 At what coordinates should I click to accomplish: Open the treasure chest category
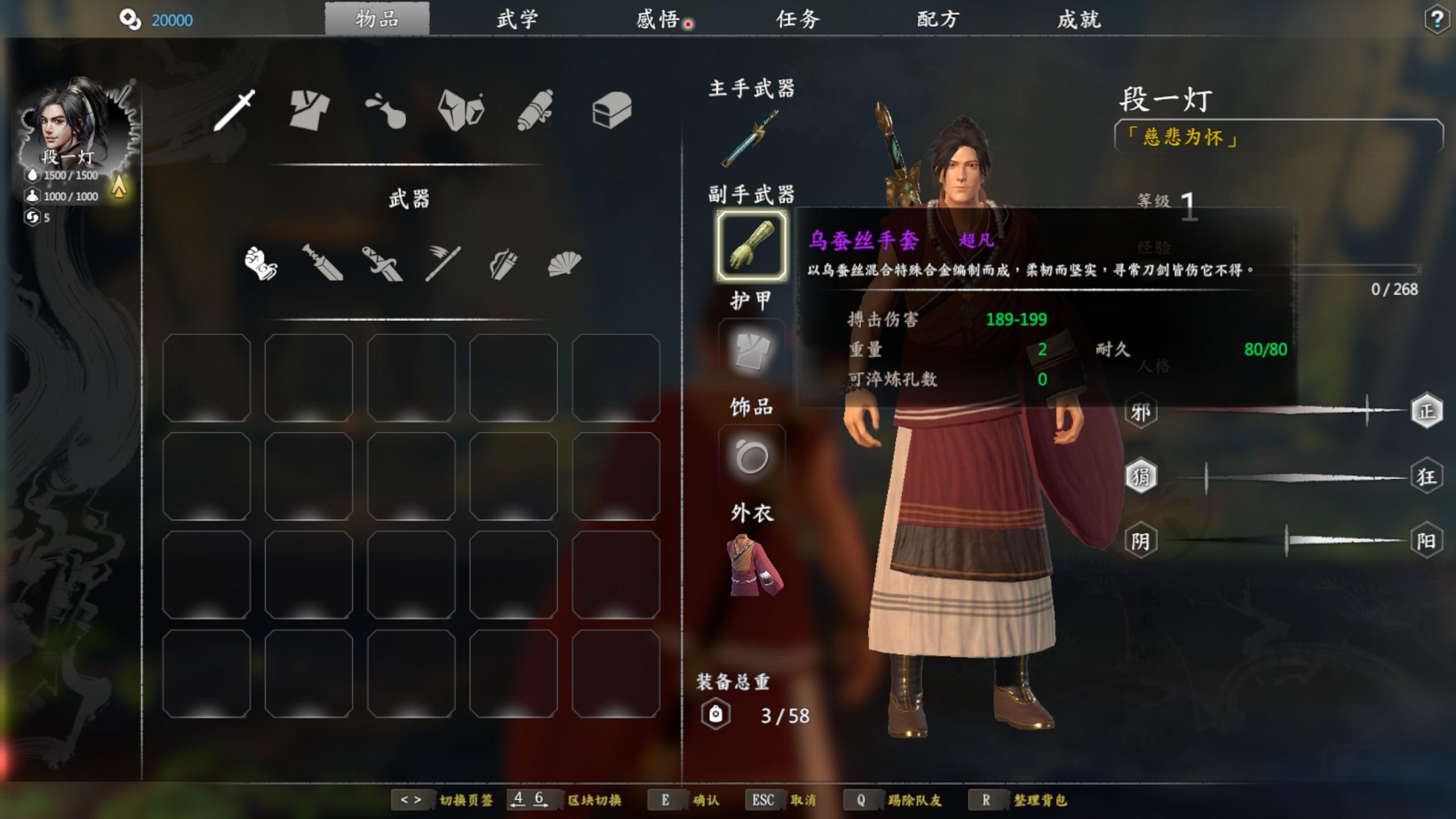click(x=611, y=110)
